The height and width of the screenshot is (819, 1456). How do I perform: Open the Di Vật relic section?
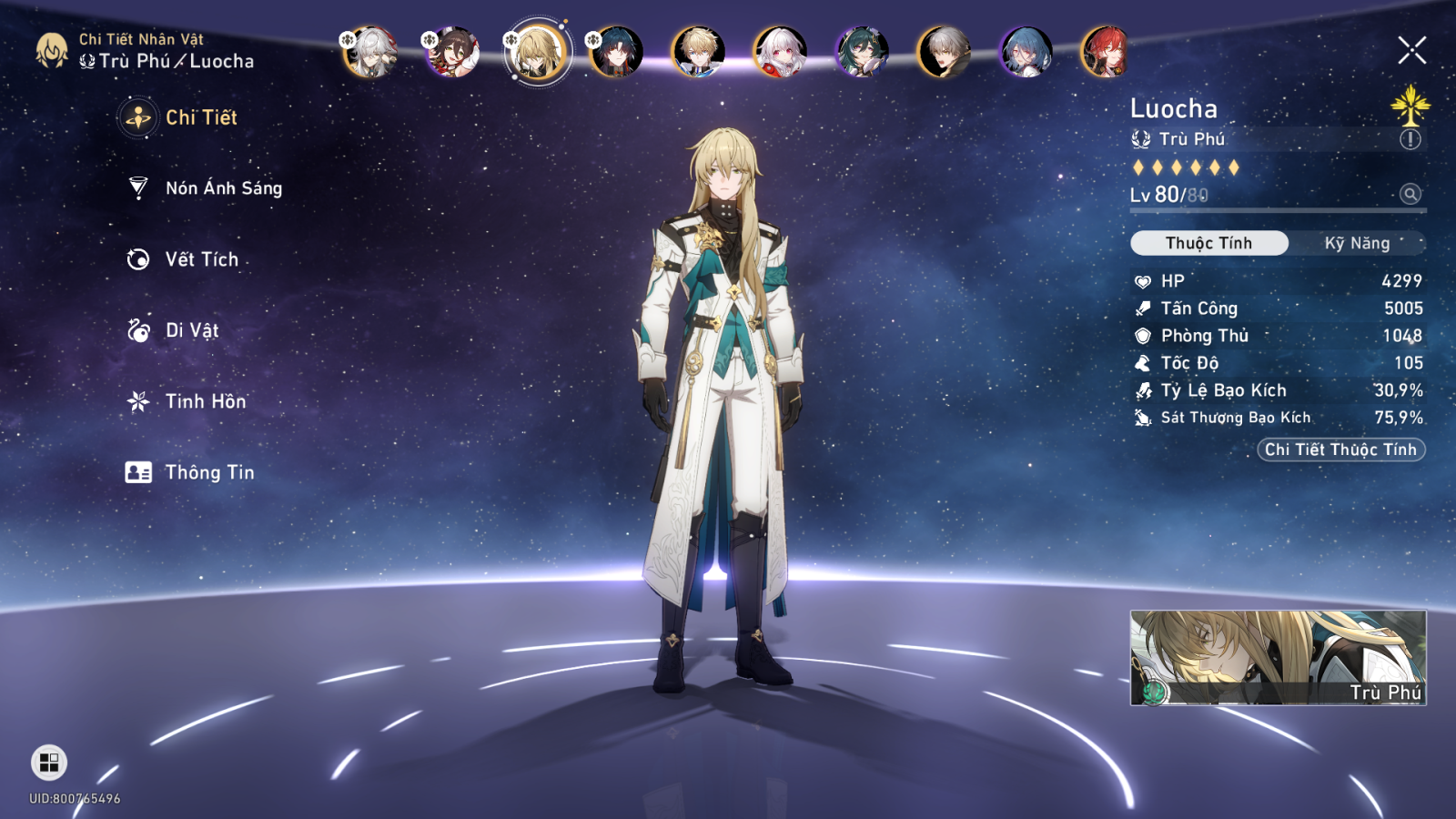coord(191,330)
